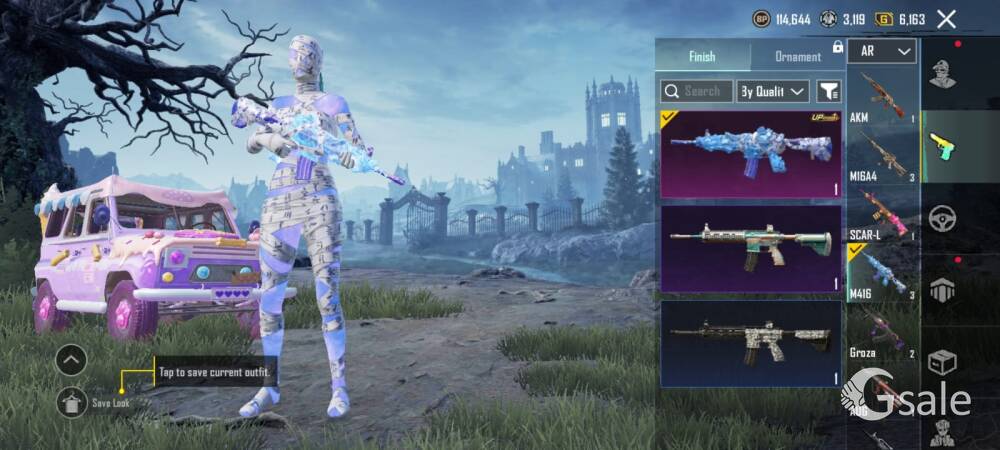Switch to the Finish tab
This screenshot has height=450, width=1000.
702,56
